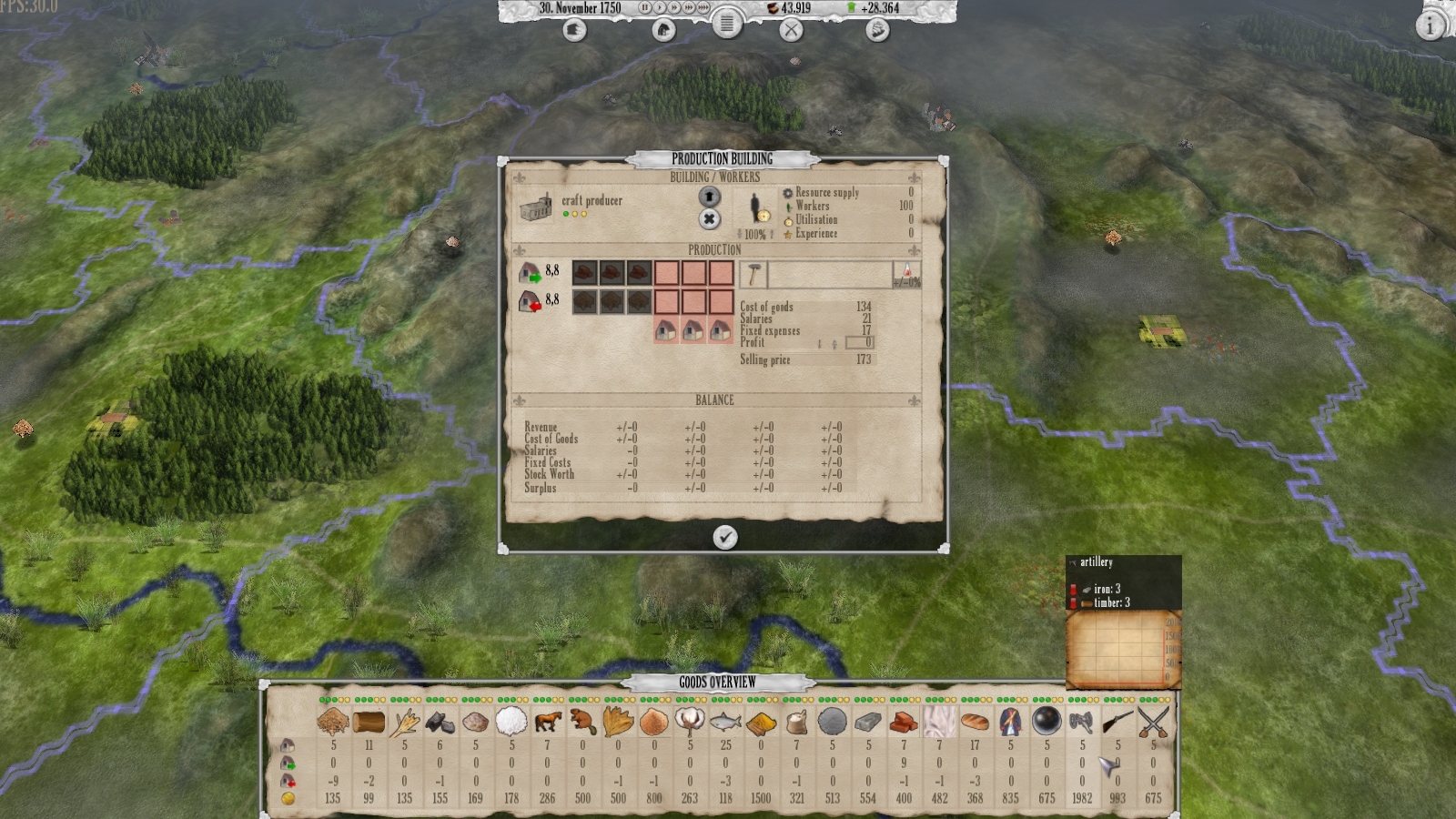
Task: Select the fish icon in Goods Overview
Action: point(726,722)
